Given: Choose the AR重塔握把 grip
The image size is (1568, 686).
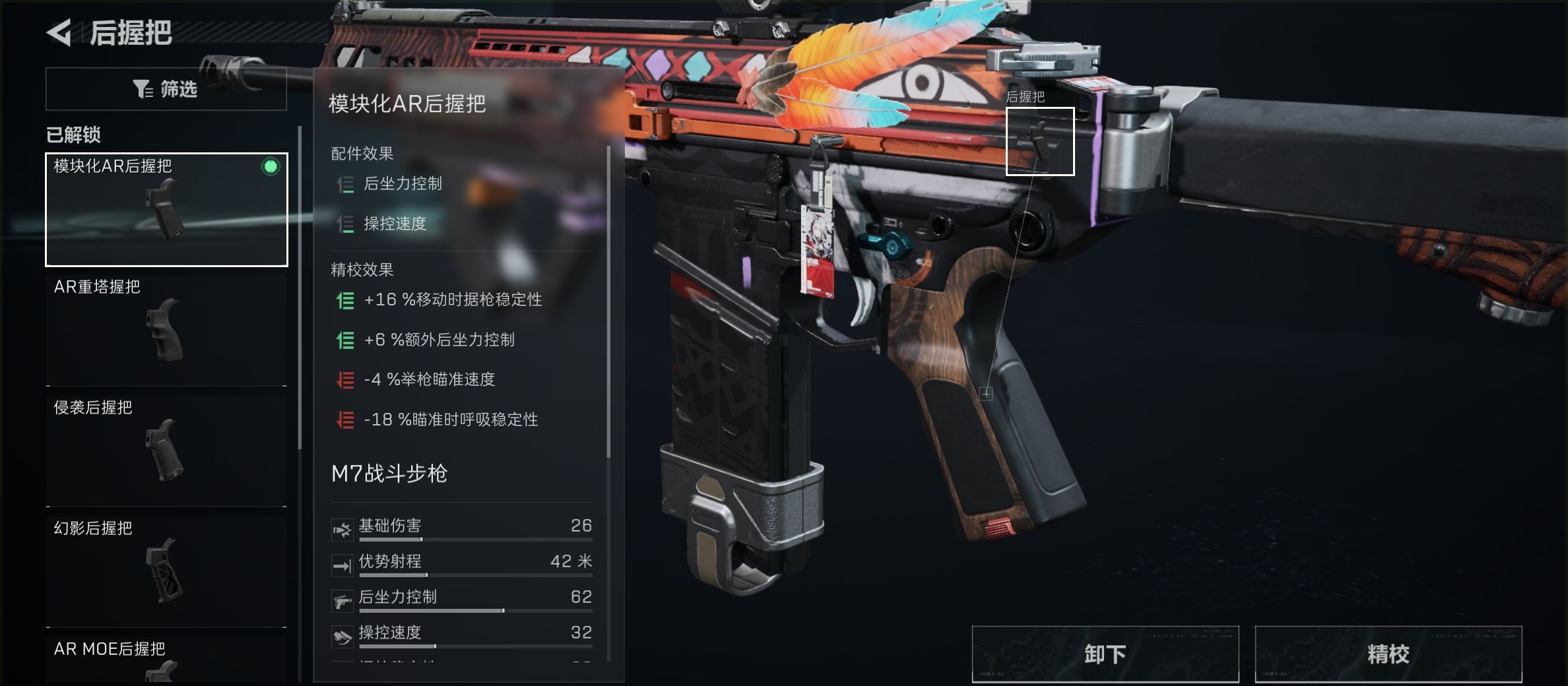Looking at the screenshot, I should tap(166, 328).
